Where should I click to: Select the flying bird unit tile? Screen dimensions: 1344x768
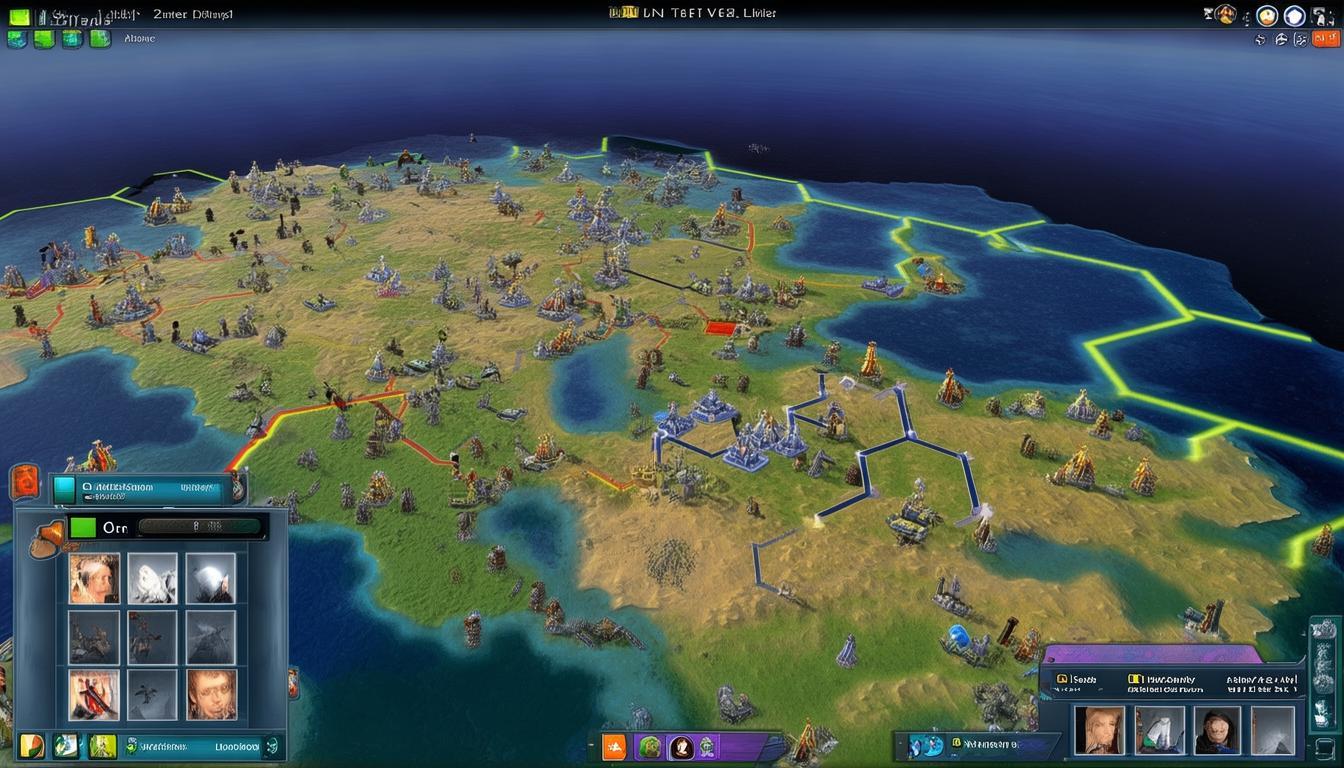(152, 694)
